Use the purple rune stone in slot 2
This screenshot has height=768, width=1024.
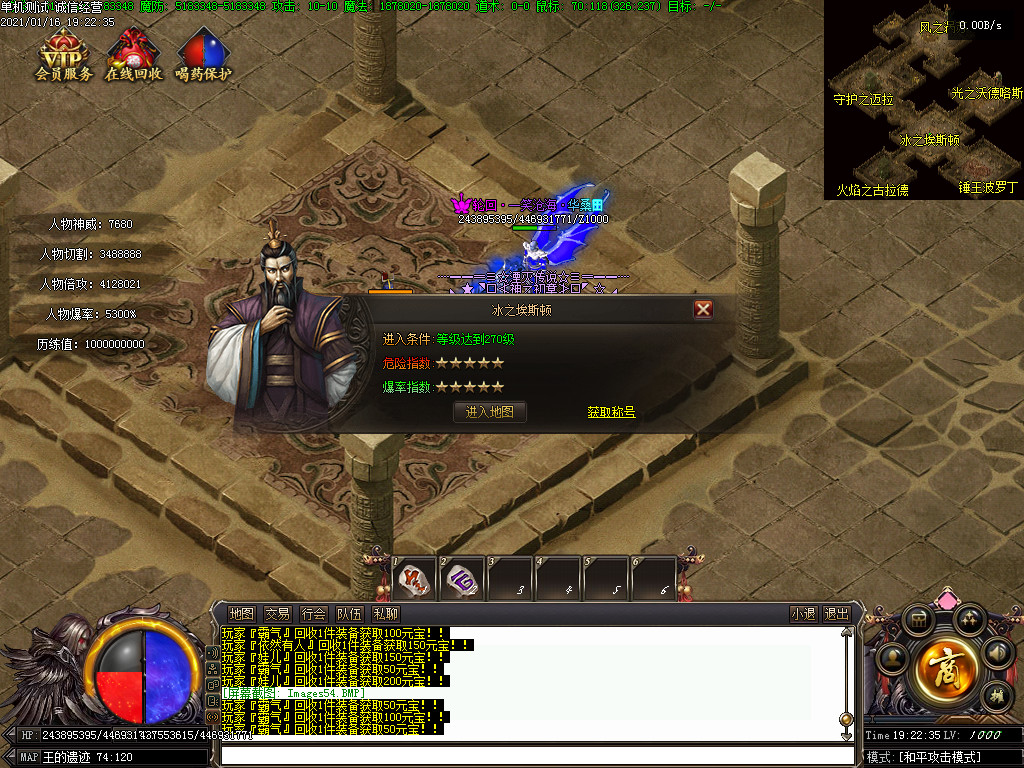pos(461,579)
